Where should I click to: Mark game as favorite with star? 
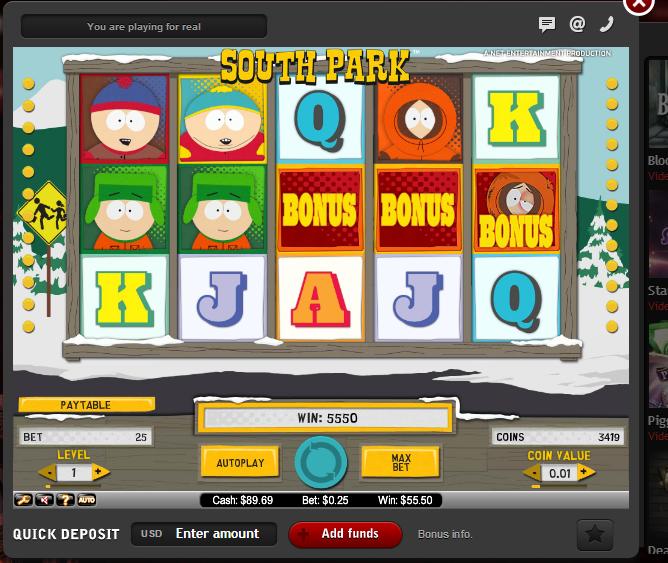coord(595,535)
